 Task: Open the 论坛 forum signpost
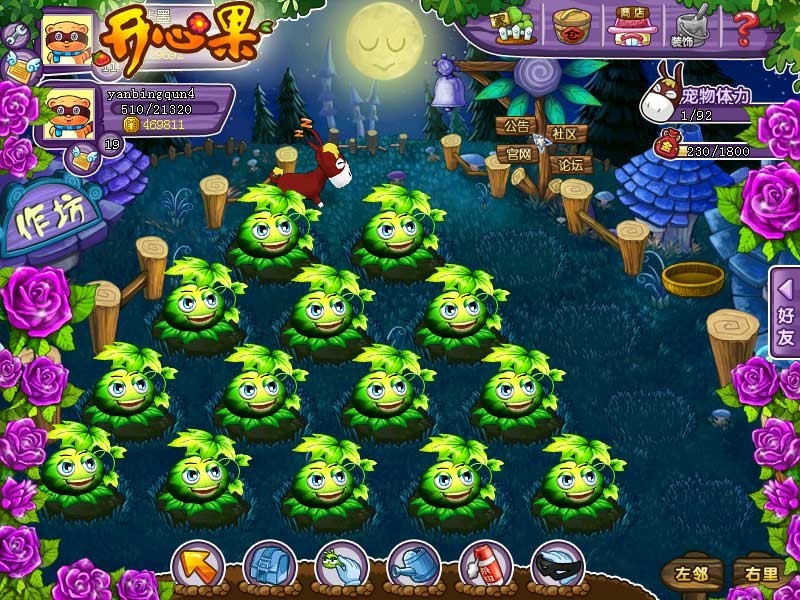coord(570,164)
